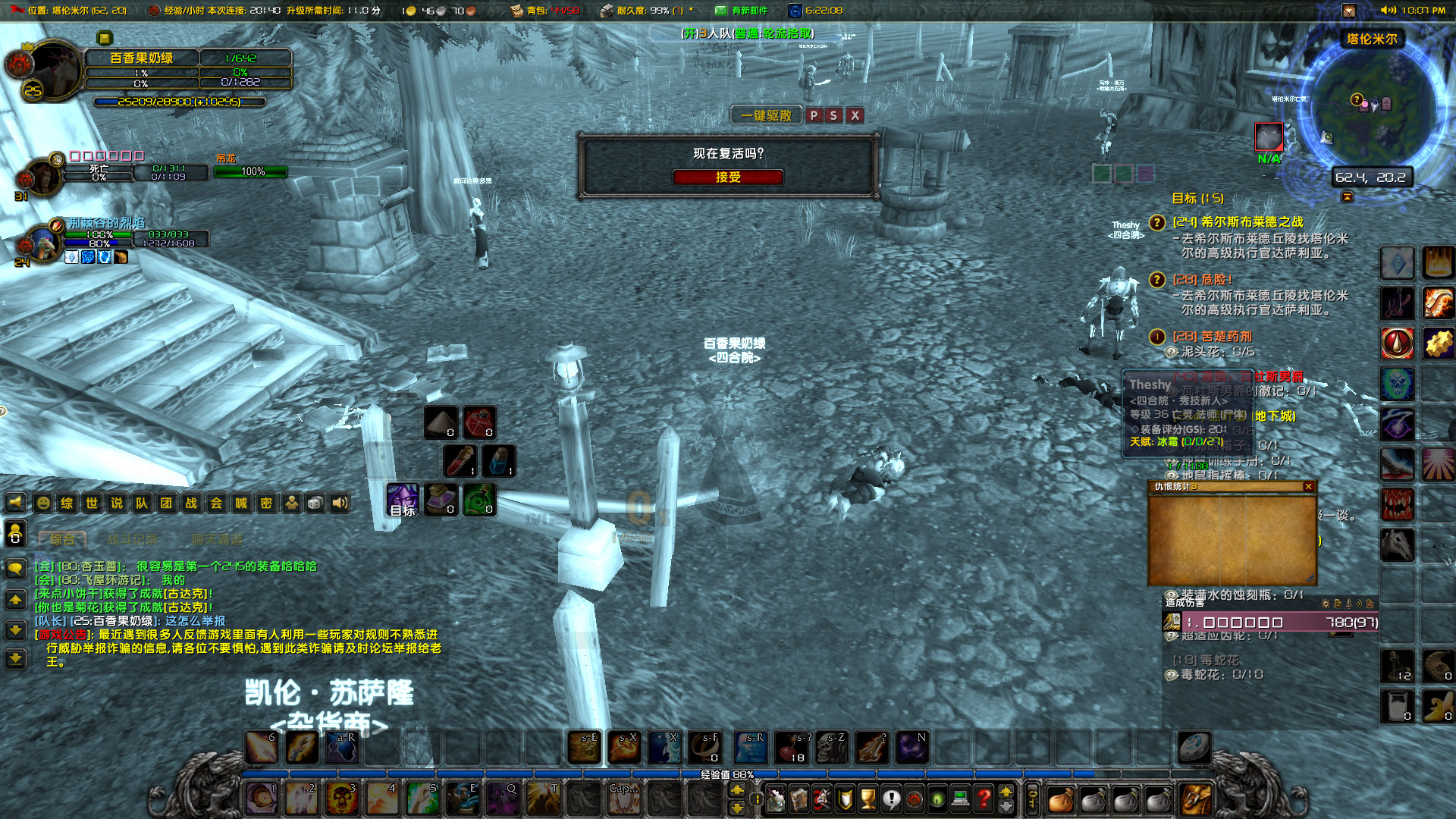Viewport: 1456px width, 819px height.
Task: Toggle the 密 whisper channel button
Action: (x=266, y=504)
